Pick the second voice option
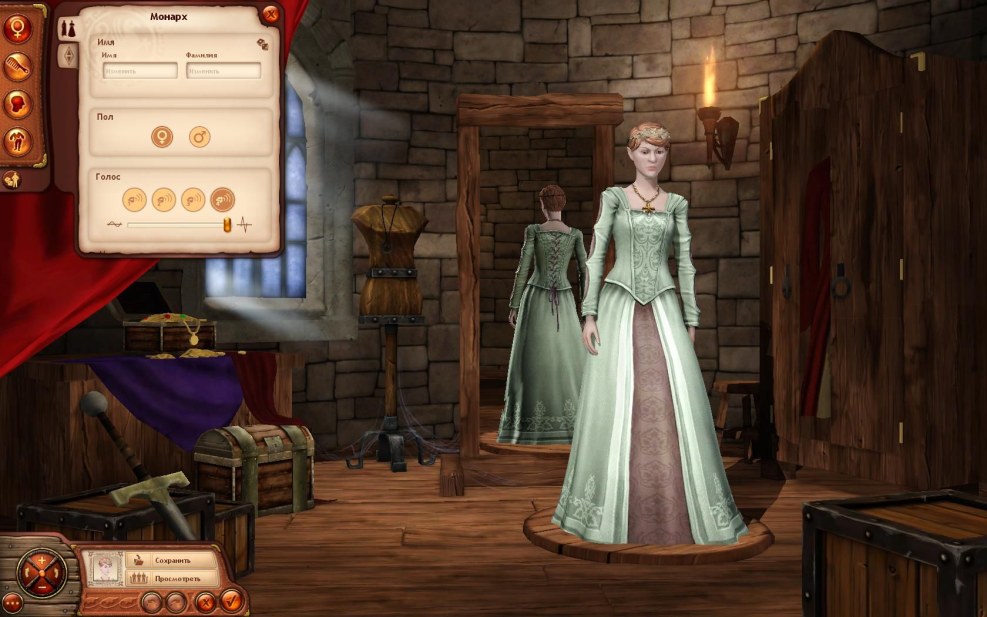Viewport: 987px width, 617px height. 163,199
